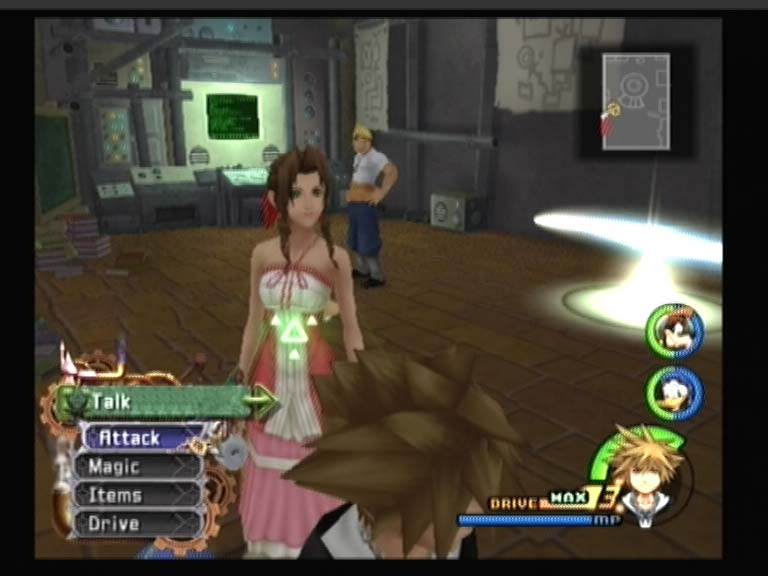Click the minimap in the corner
Screen dimensions: 768x576
point(636,103)
